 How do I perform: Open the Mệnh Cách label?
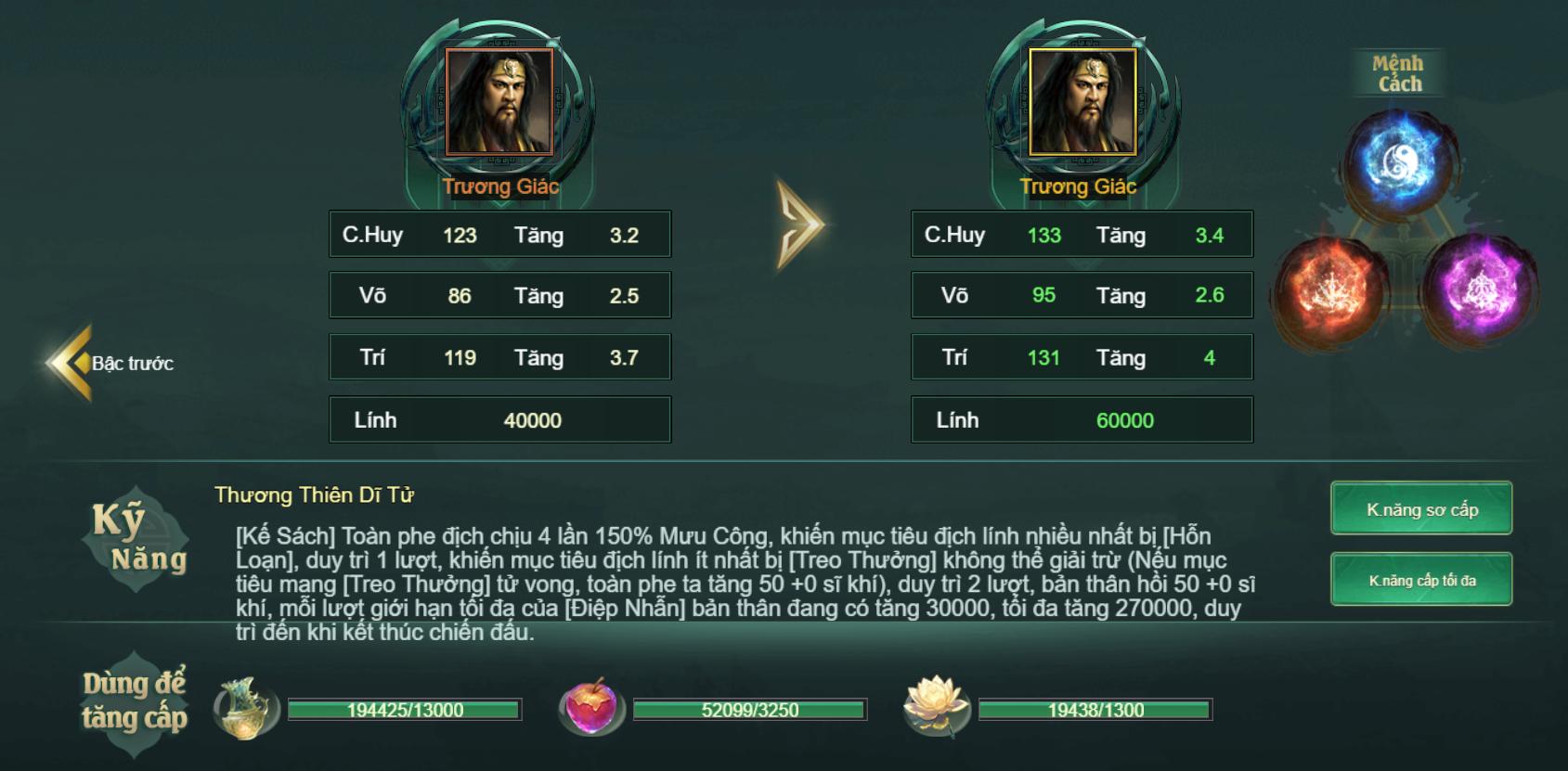click(x=1398, y=73)
